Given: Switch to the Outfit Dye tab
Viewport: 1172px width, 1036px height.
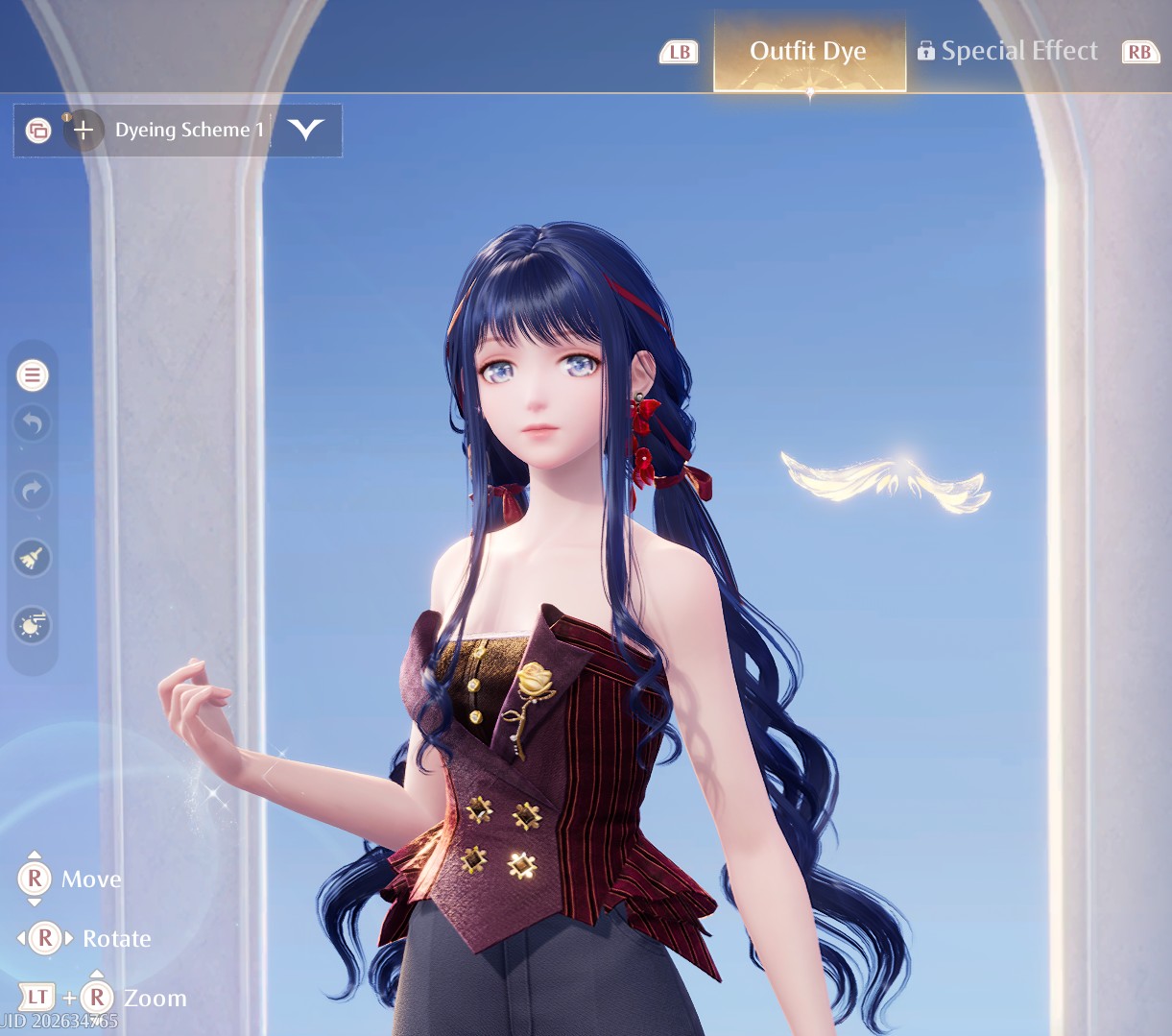Looking at the screenshot, I should pos(808,52).
